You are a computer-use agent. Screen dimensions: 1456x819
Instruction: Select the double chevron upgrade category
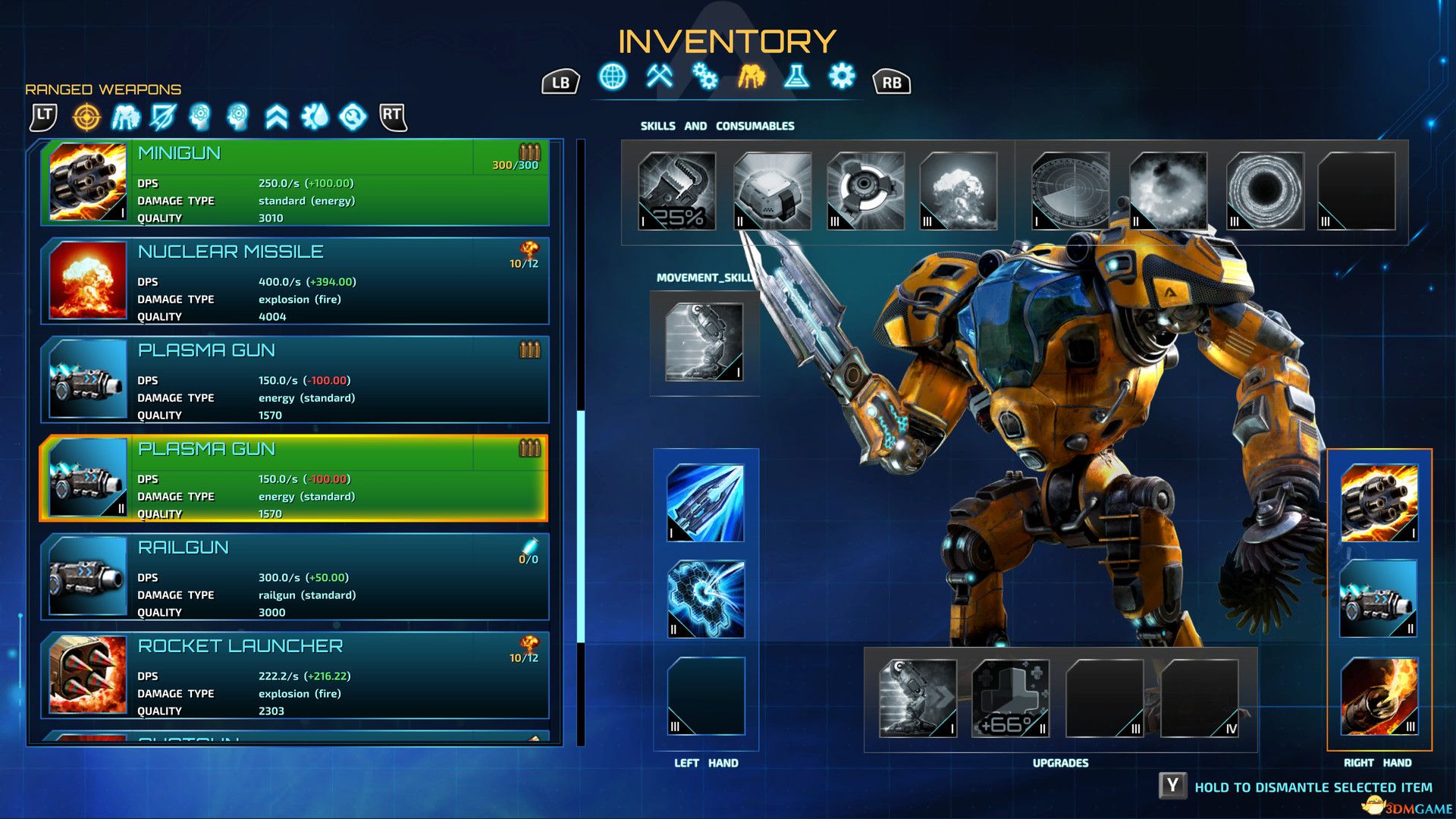[x=277, y=117]
